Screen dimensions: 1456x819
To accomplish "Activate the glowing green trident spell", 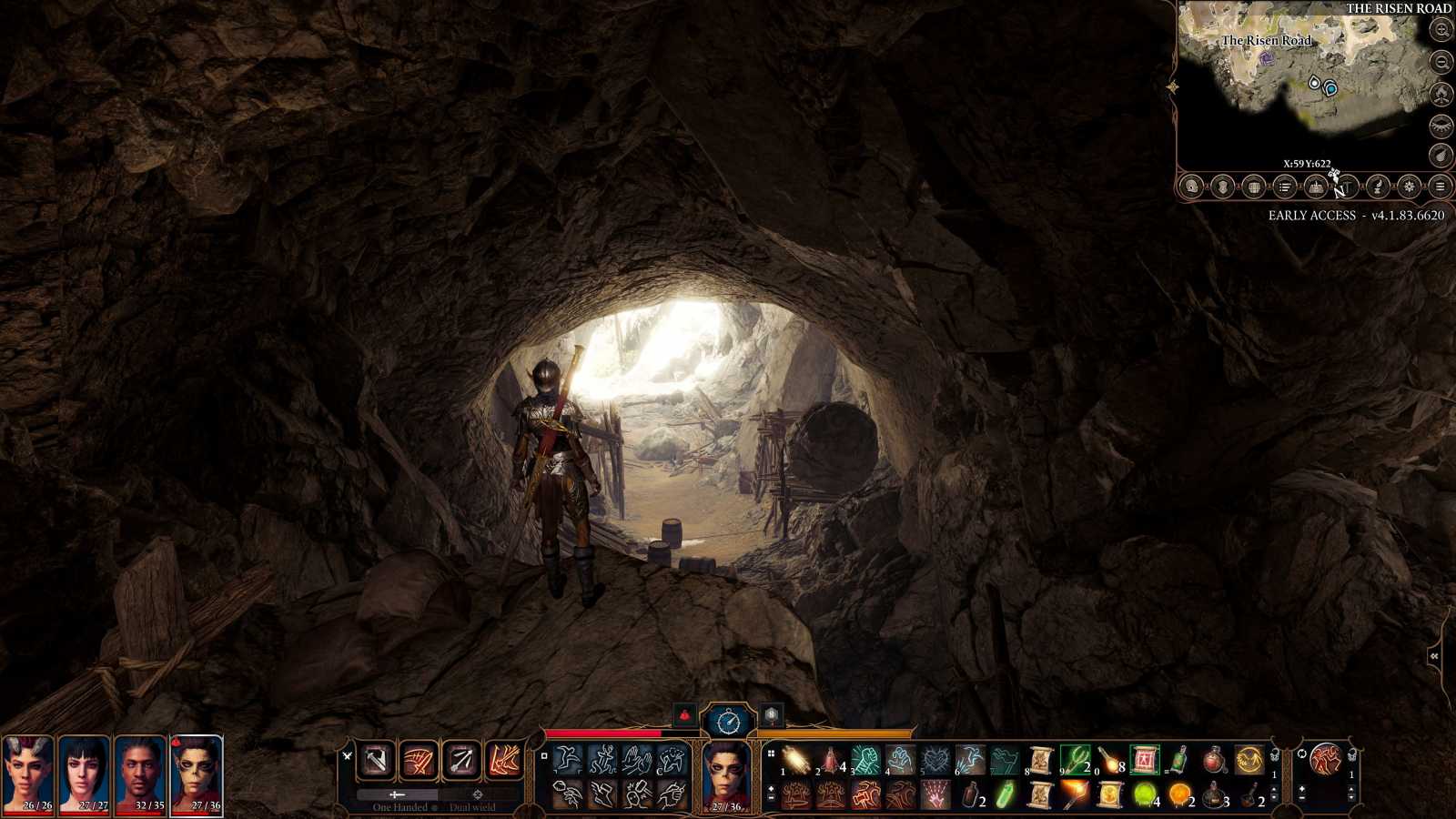I will 1075,759.
